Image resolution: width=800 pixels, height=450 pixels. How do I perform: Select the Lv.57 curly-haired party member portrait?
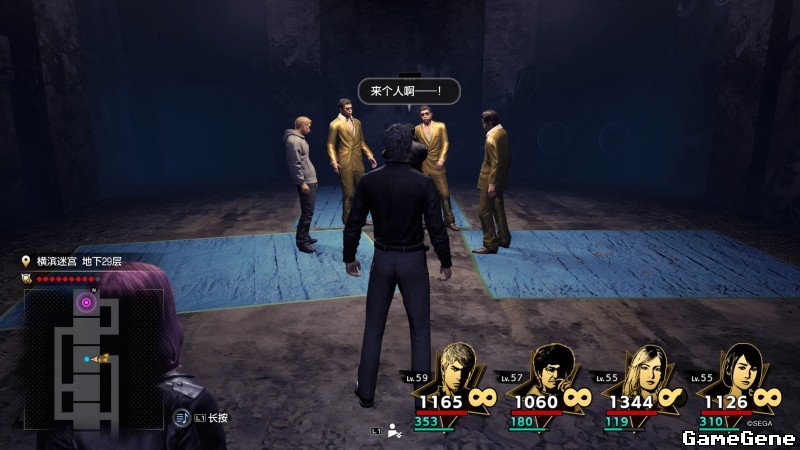pos(549,368)
